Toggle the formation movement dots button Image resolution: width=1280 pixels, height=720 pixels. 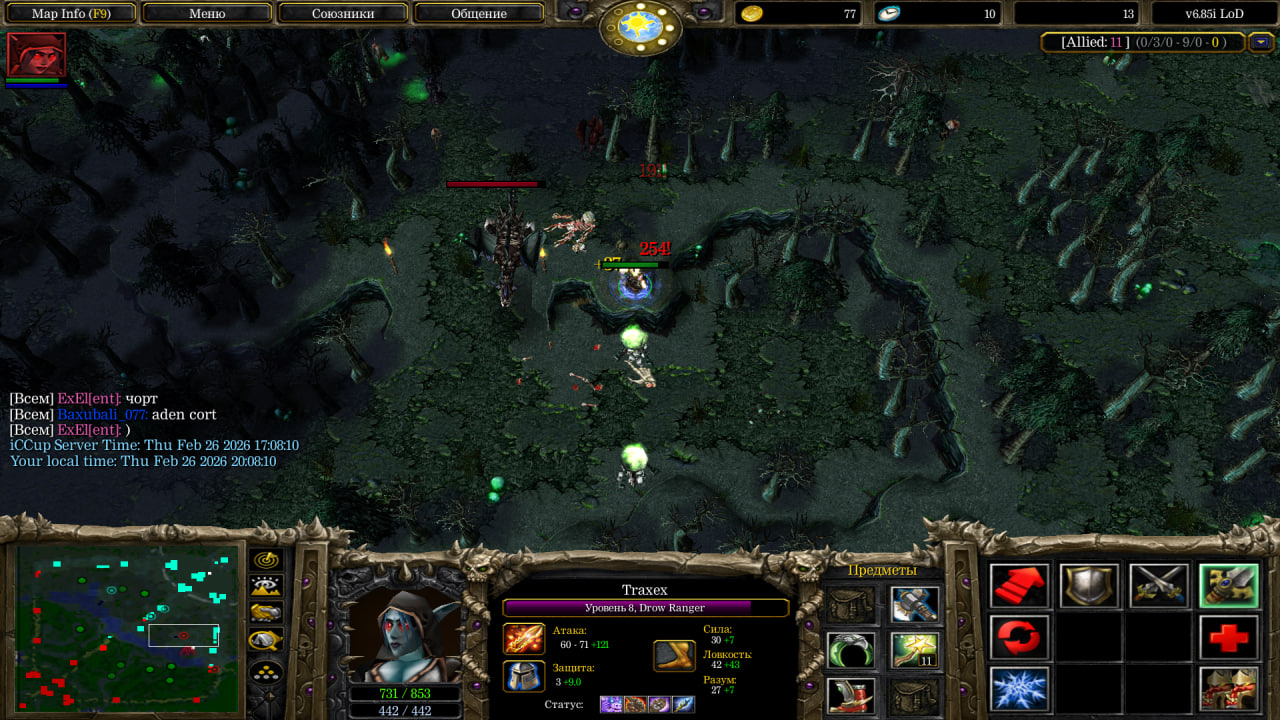pyautogui.click(x=266, y=671)
